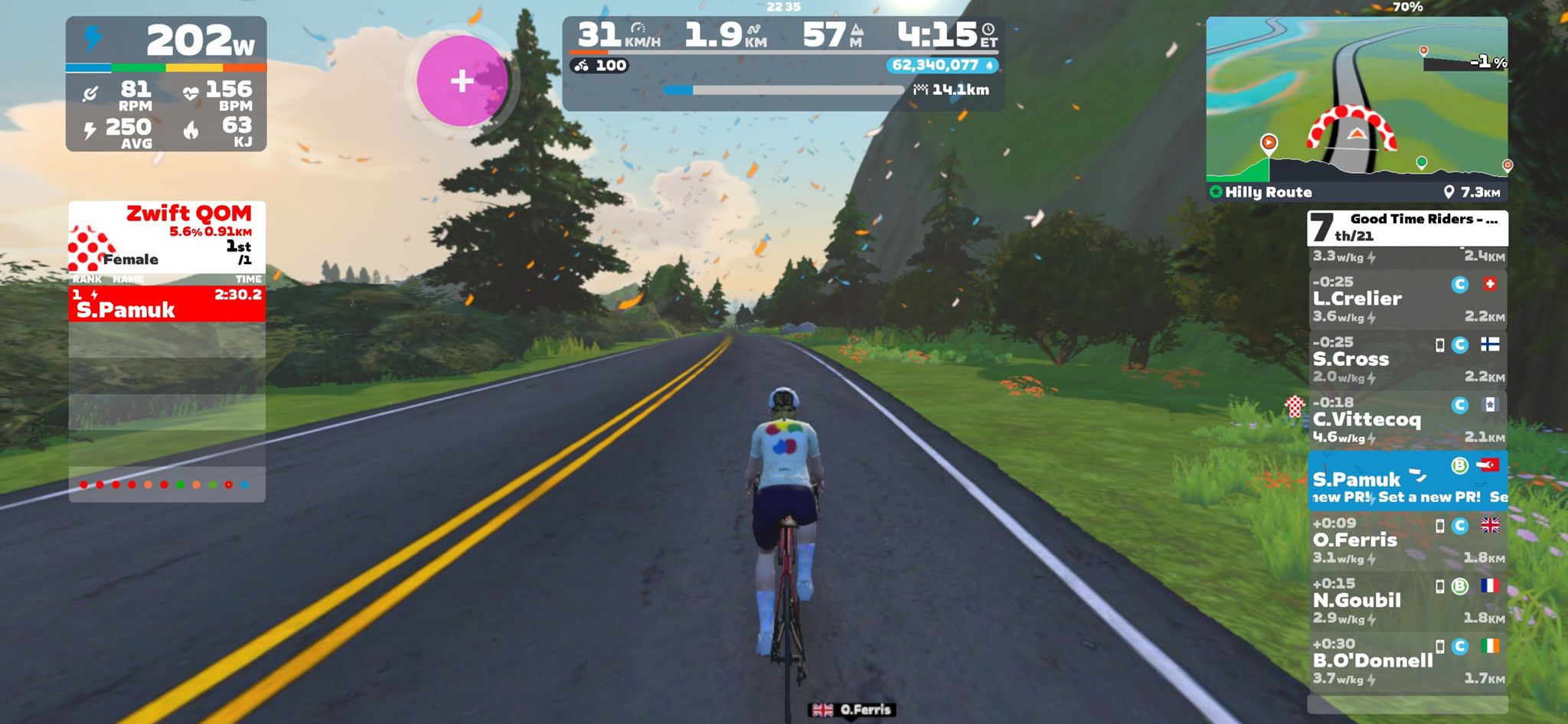Viewport: 1568px width, 724px height.
Task: Activate the pink plus power-up
Action: click(x=462, y=80)
